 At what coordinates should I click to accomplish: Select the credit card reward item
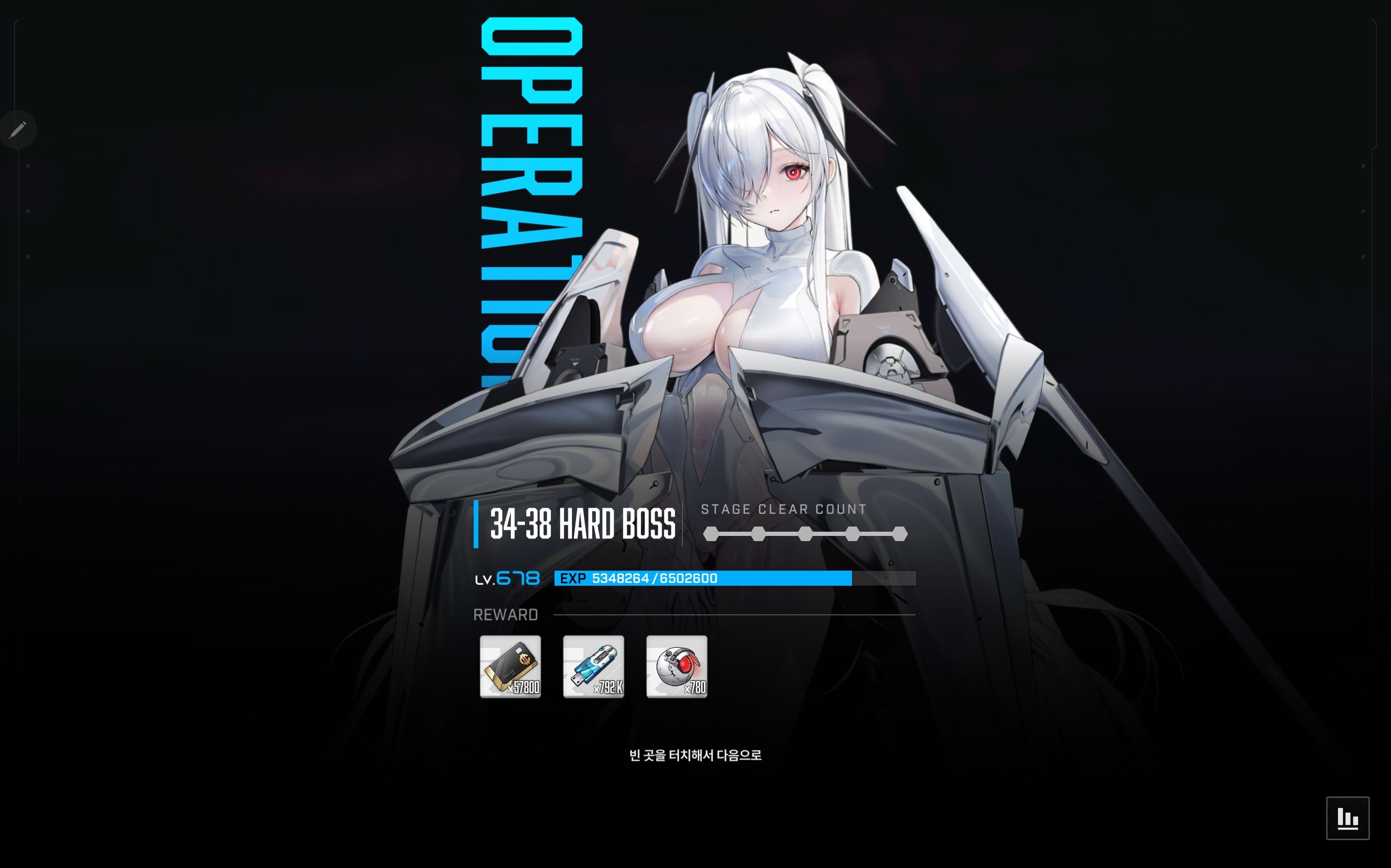(510, 666)
